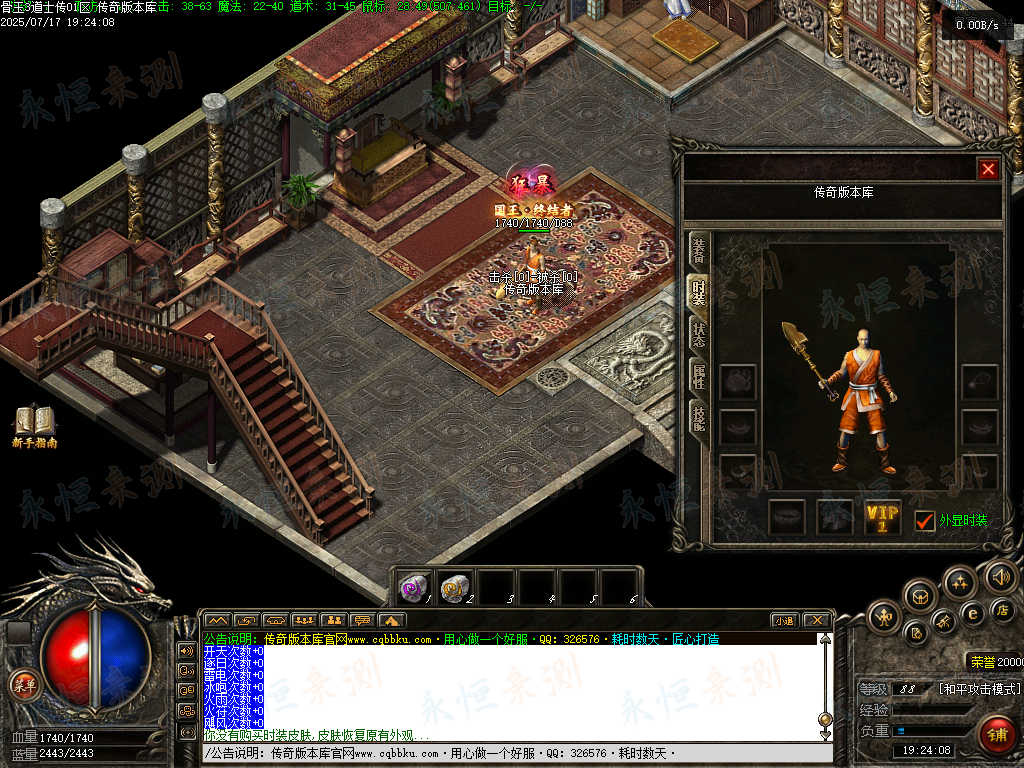Screen dimensions: 1024x768
Task: Toggle the 外显时装 checkbox
Action: [925, 520]
